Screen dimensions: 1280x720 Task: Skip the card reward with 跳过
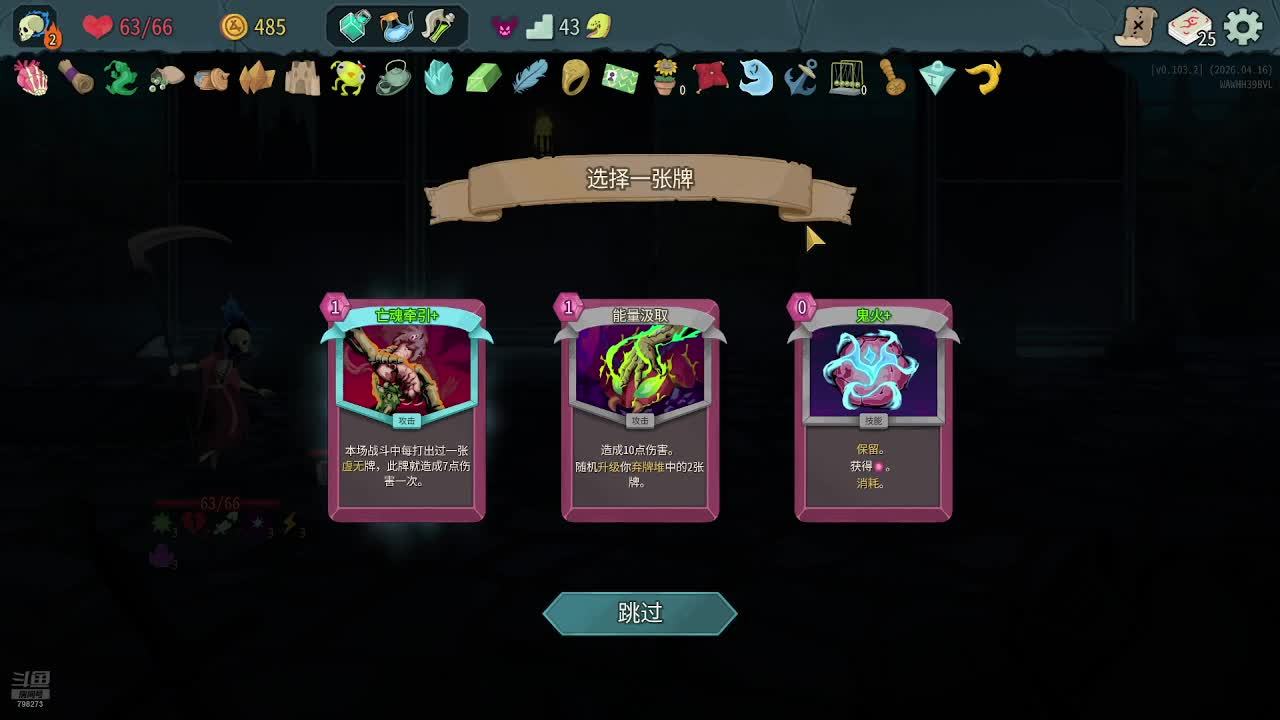click(x=640, y=613)
